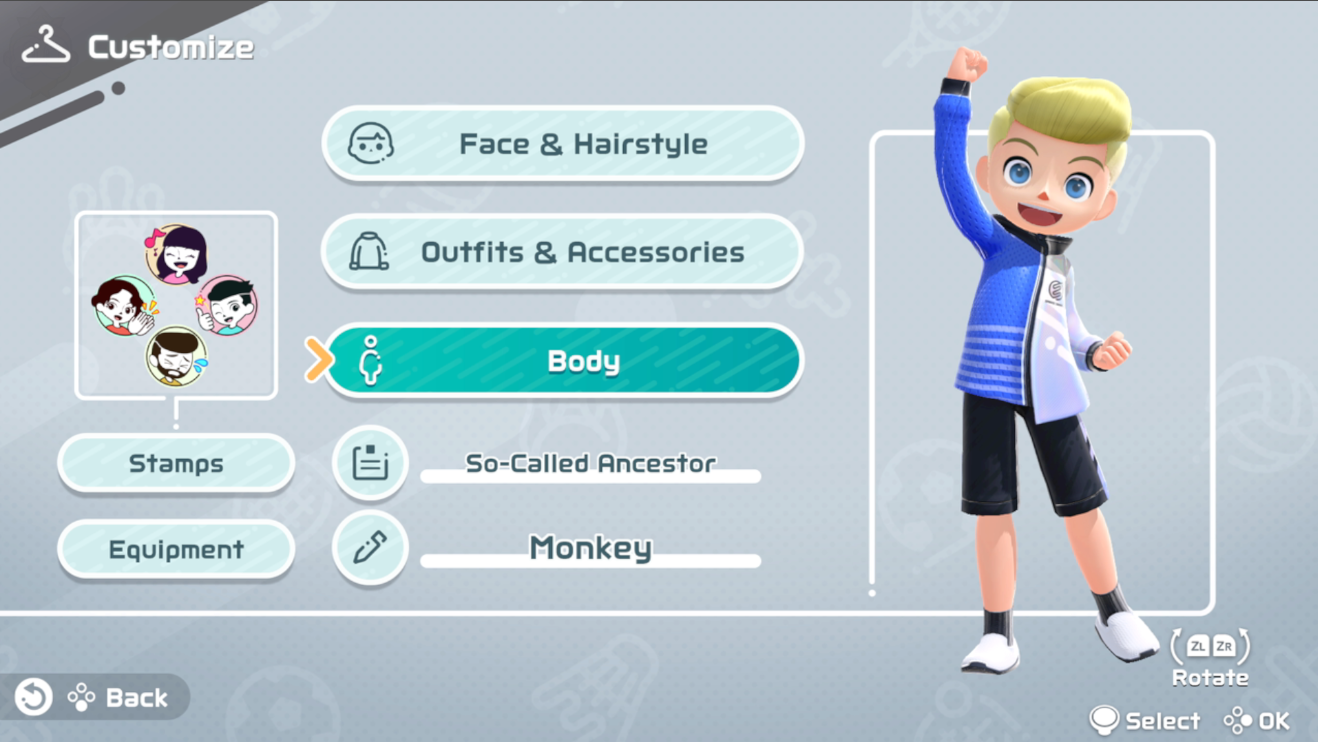
Task: Click the OK button prompt icon
Action: [1238, 719]
